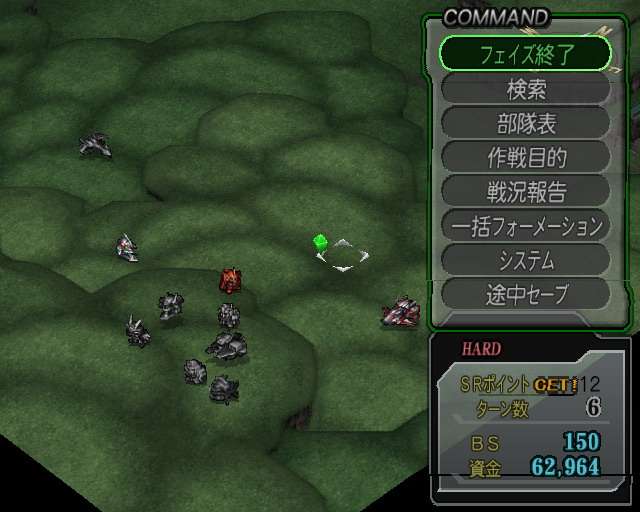
Task: Show the 部隊表 unit list
Action: point(525,123)
